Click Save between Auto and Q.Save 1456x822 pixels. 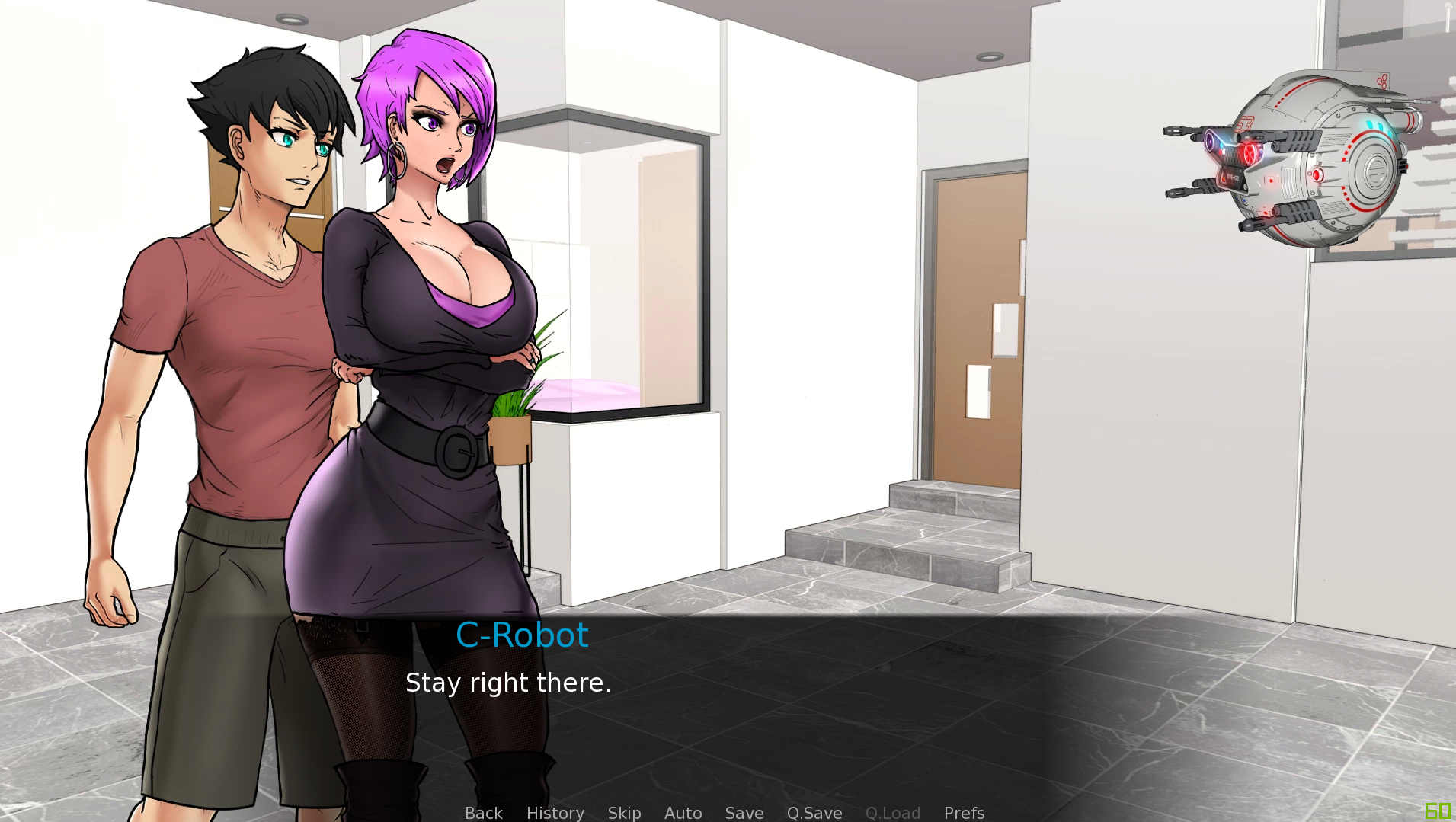coord(744,813)
